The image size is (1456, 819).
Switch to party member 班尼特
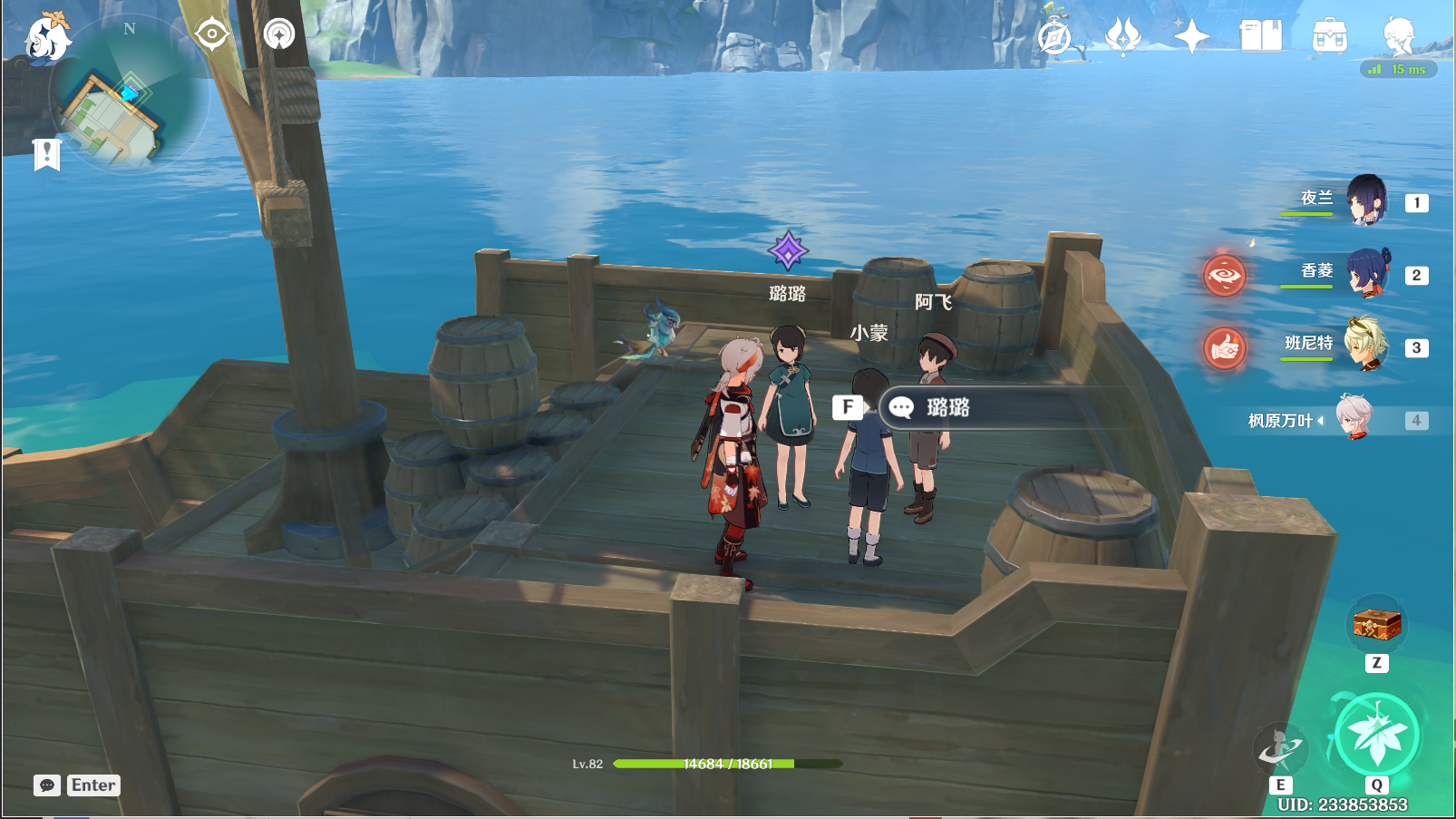pyautogui.click(x=1364, y=346)
